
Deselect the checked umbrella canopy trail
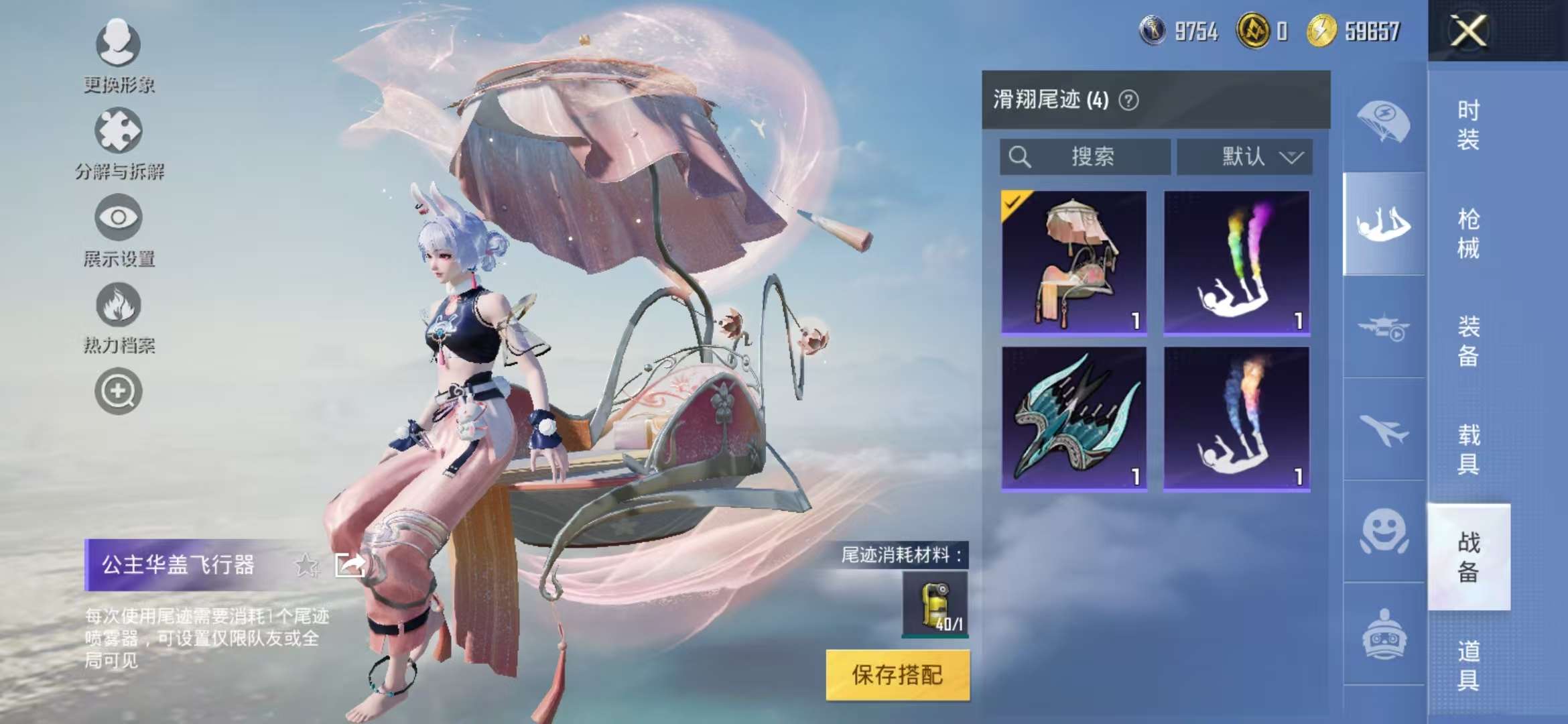click(1072, 261)
